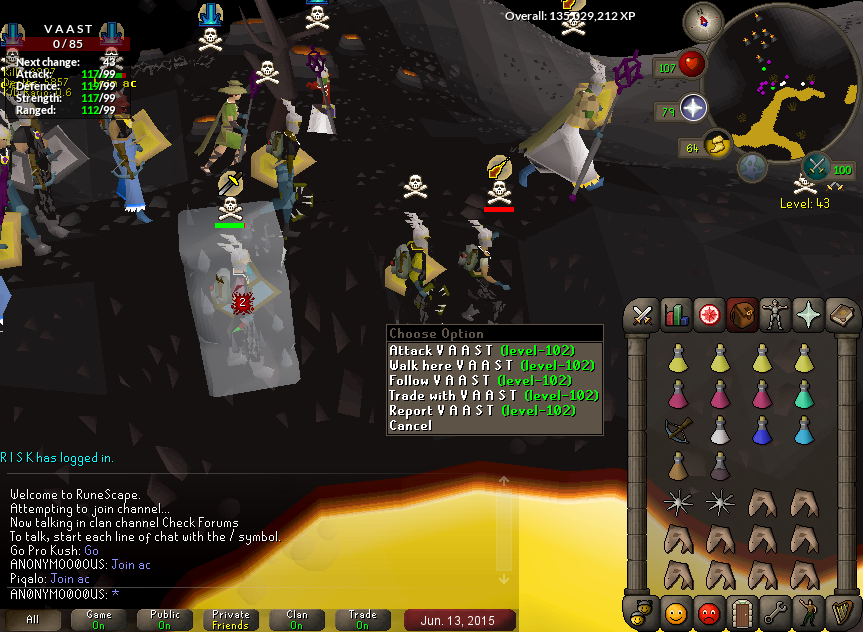863x632 pixels.
Task: Toggle quick prayers with the prayer orb
Action: [x=693, y=108]
